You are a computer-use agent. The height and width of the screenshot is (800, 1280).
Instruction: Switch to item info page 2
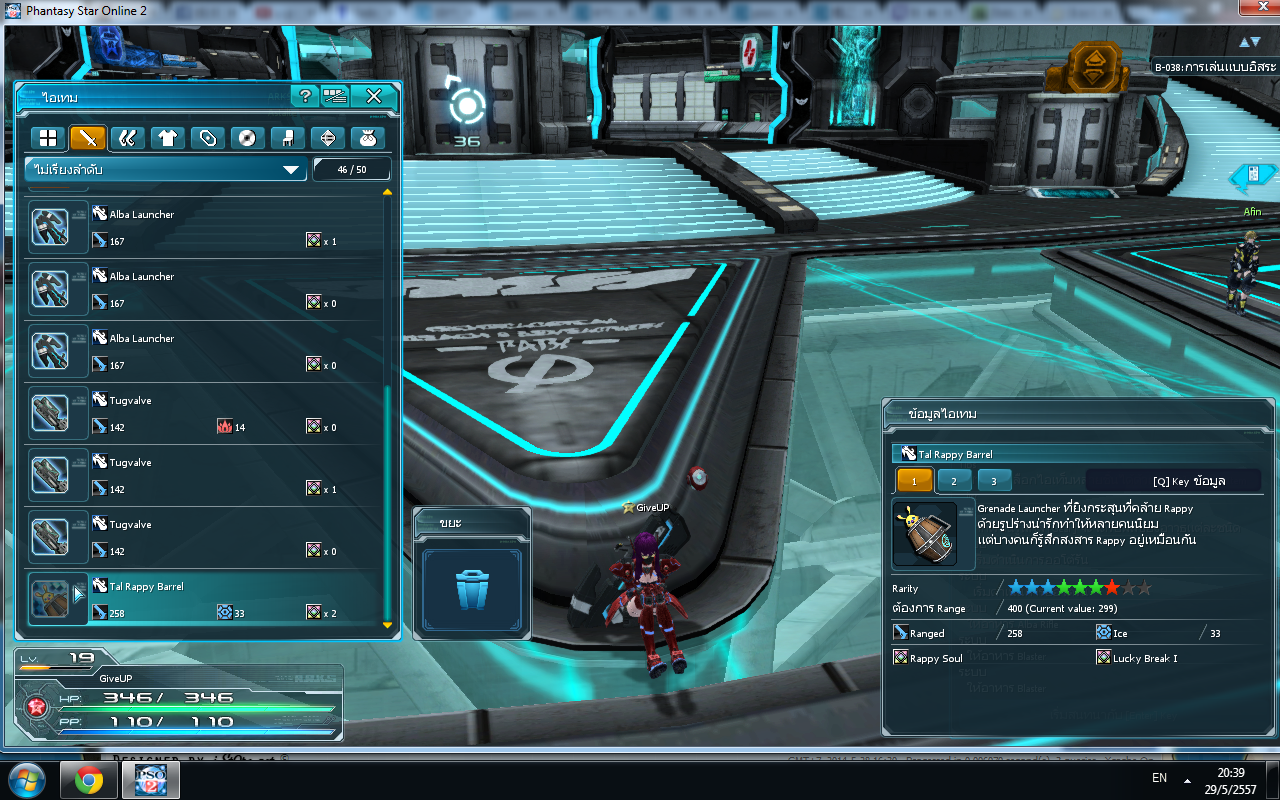954,481
